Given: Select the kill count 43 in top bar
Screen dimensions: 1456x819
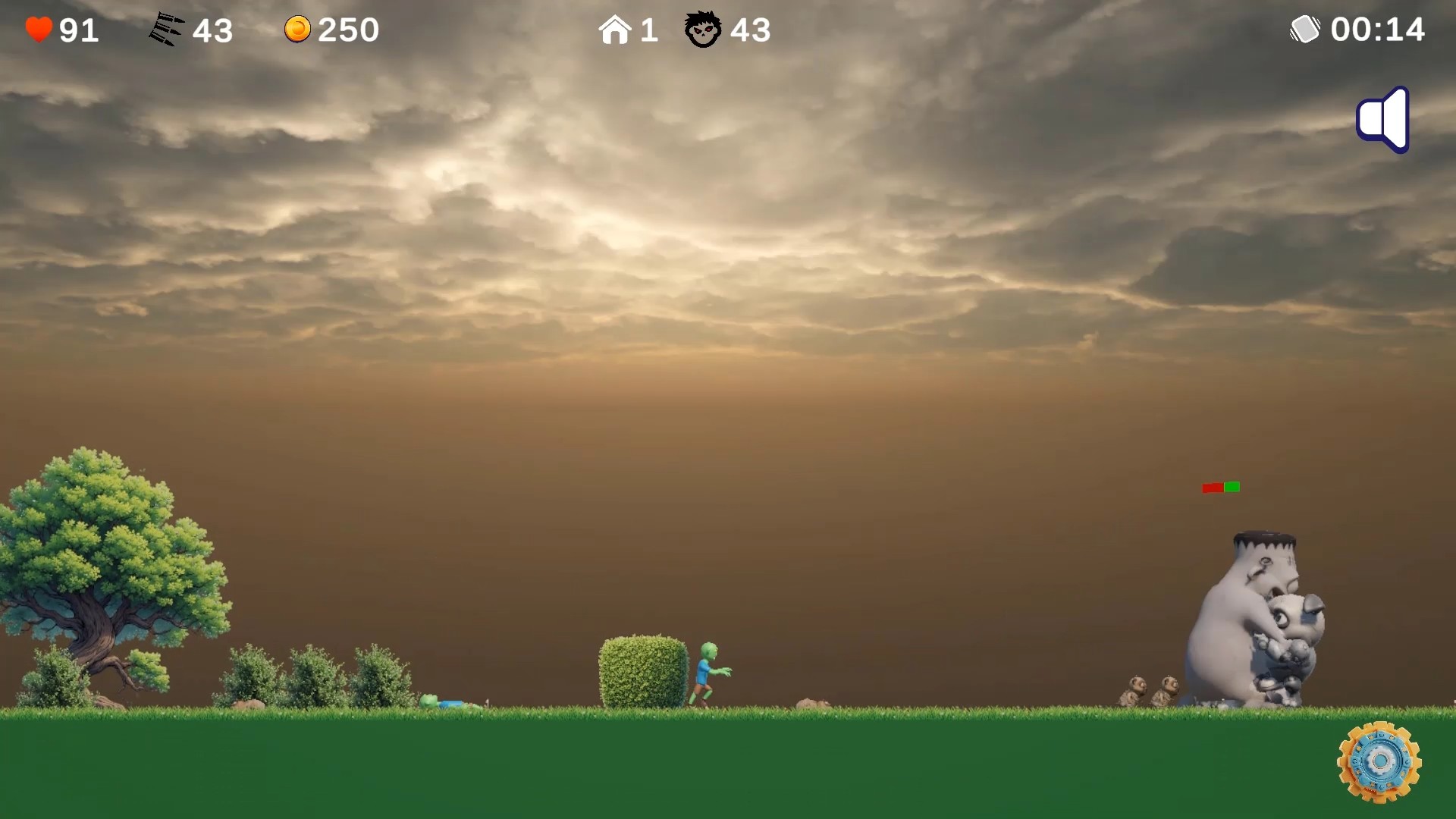Looking at the screenshot, I should pyautogui.click(x=751, y=30).
